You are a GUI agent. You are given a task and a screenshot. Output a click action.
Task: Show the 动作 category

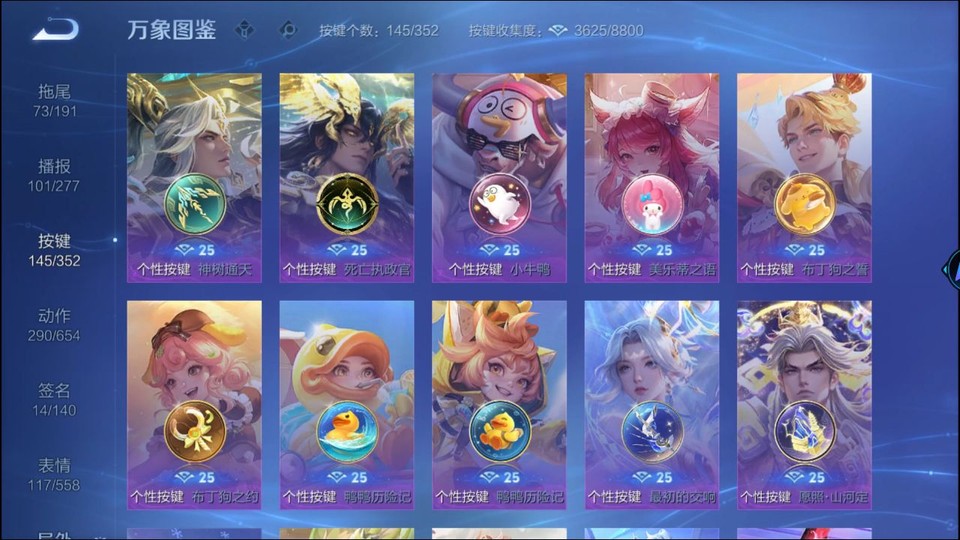tap(54, 325)
